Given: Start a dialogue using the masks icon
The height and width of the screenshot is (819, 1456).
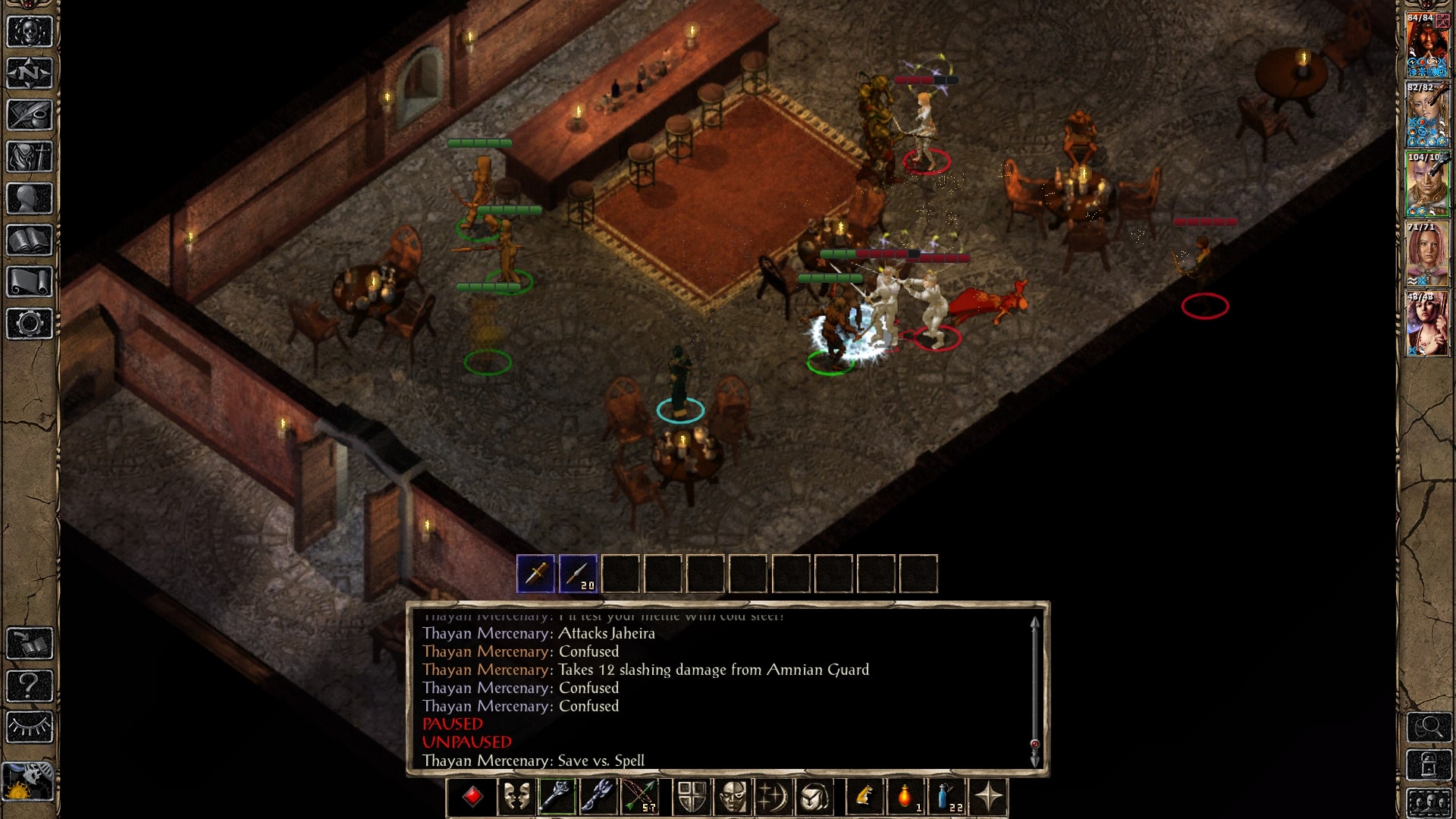Looking at the screenshot, I should click(519, 797).
